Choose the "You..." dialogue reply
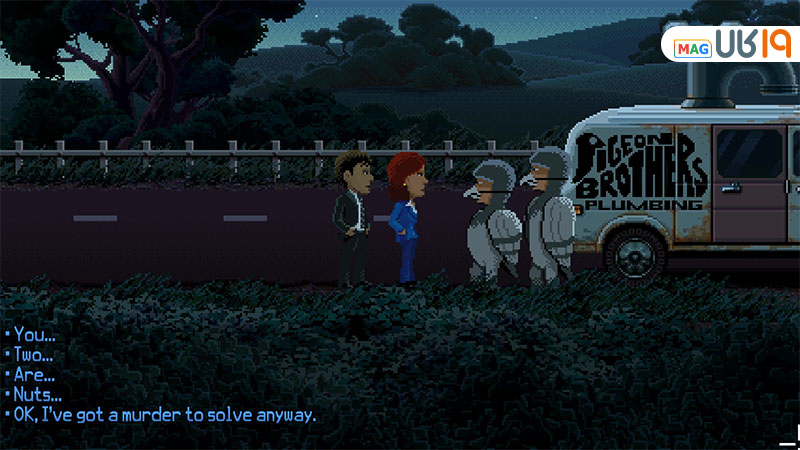The width and height of the screenshot is (800, 450). [36, 334]
